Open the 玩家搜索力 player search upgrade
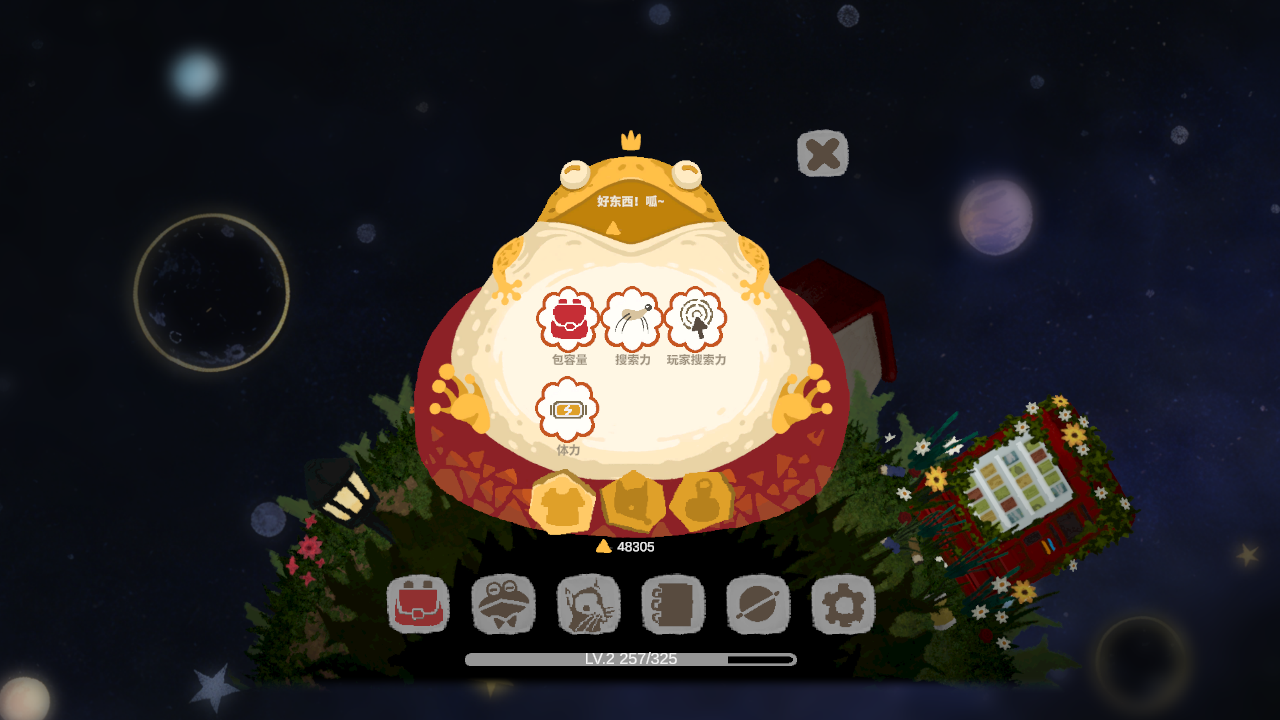The width and height of the screenshot is (1280, 720). pos(696,316)
